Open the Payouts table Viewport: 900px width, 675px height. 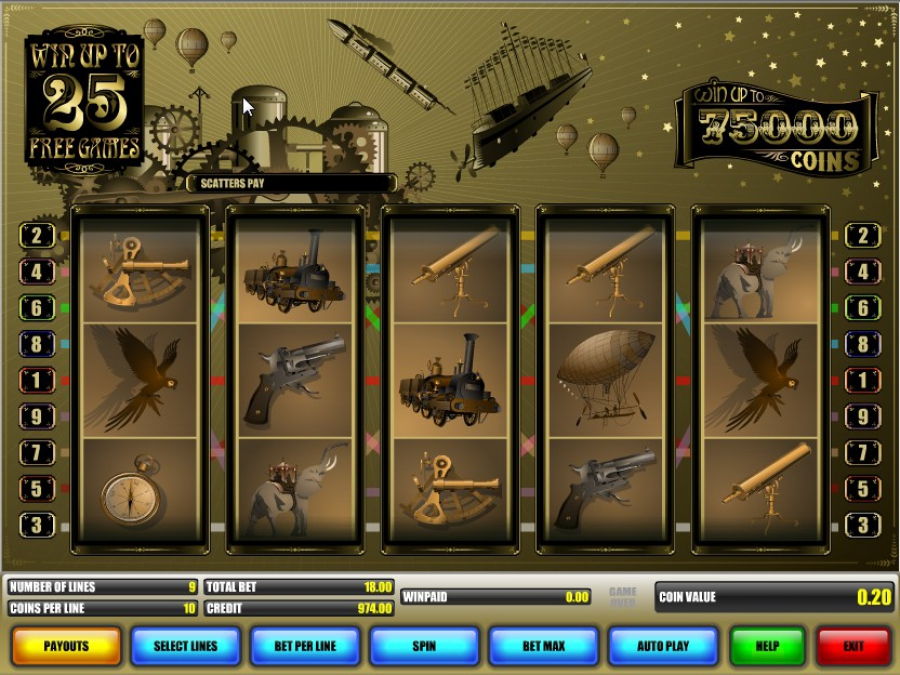click(x=66, y=646)
